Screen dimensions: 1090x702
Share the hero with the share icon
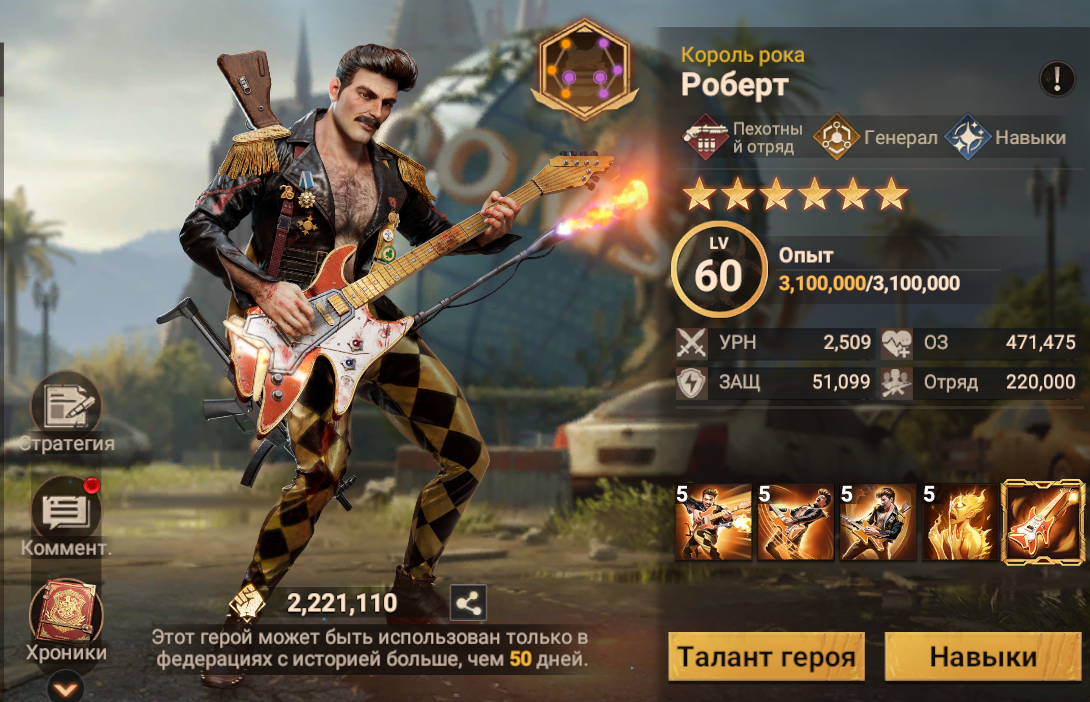tap(469, 603)
